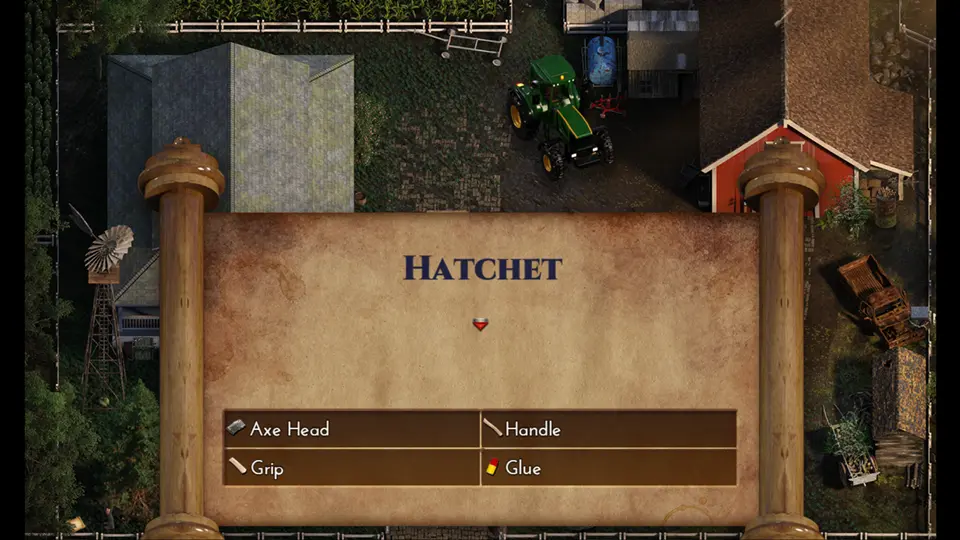Viewport: 960px width, 540px height.
Task: Select the Glue ingredient entry
Action: tap(608, 467)
